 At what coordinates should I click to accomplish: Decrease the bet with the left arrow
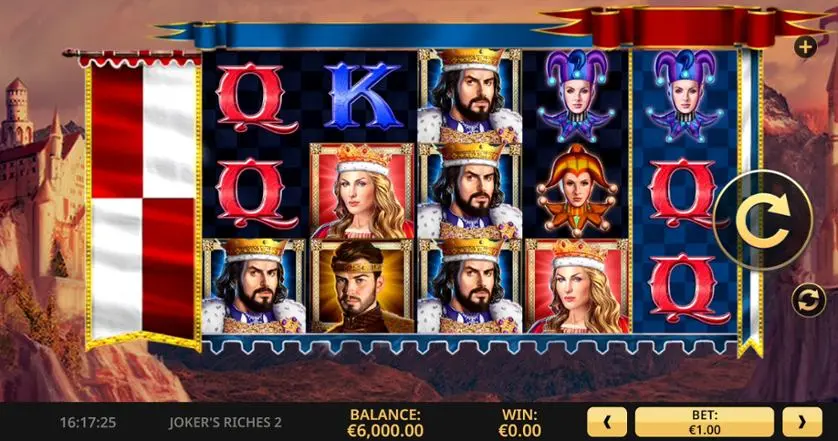(607, 421)
